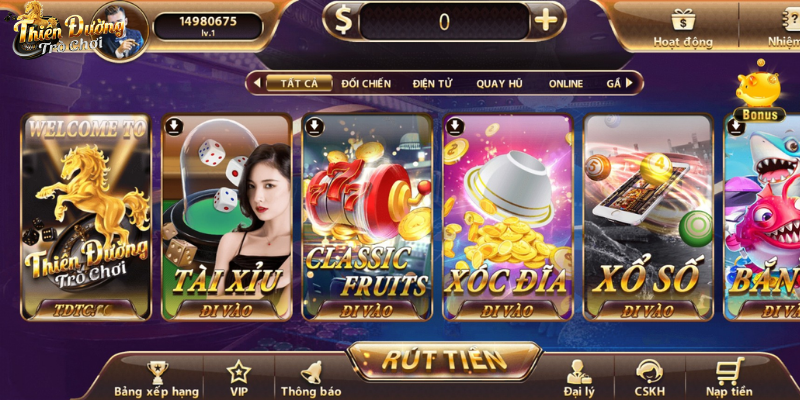Select the Xổ Số lottery card
The image size is (800, 400).
[647, 216]
